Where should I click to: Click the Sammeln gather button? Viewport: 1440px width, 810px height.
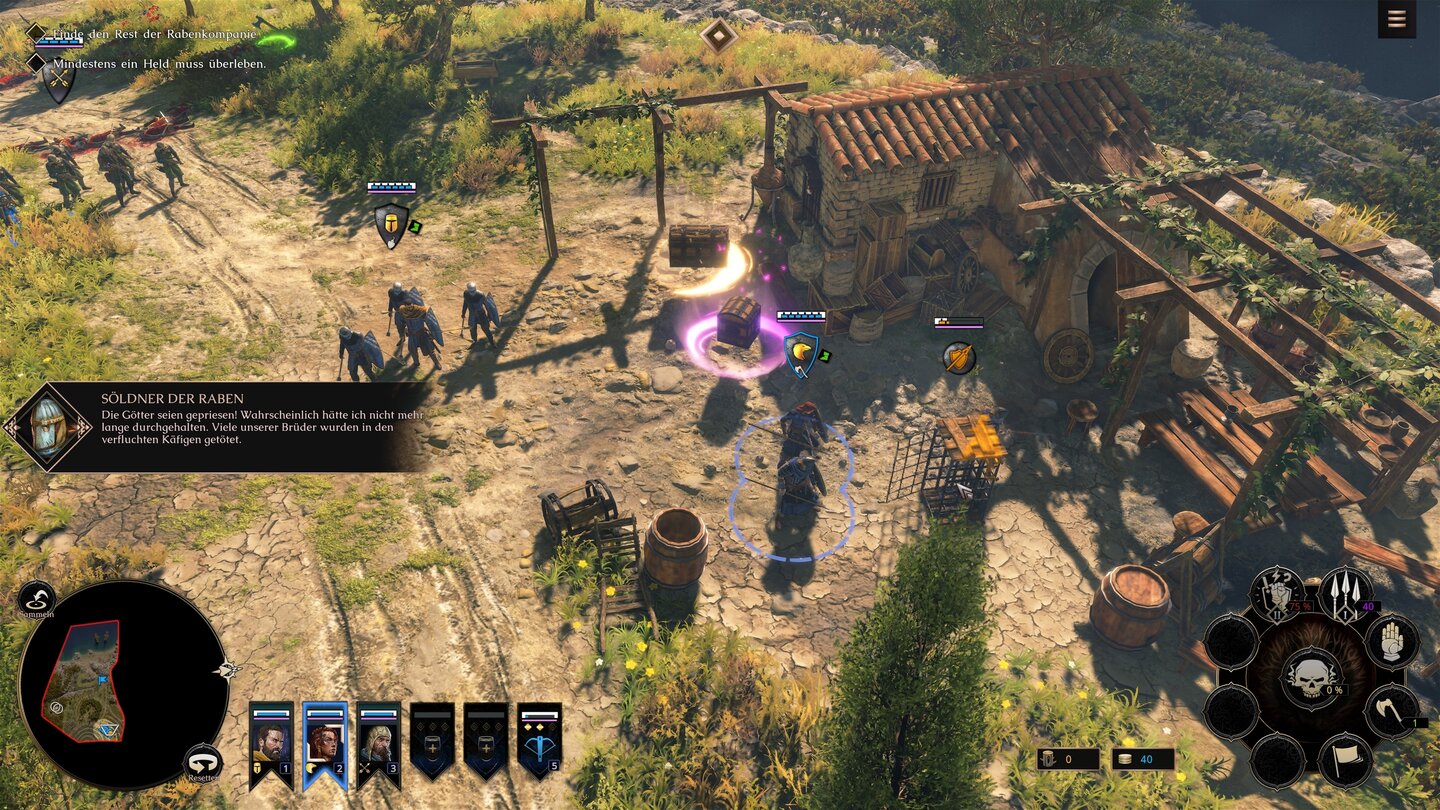[x=37, y=598]
